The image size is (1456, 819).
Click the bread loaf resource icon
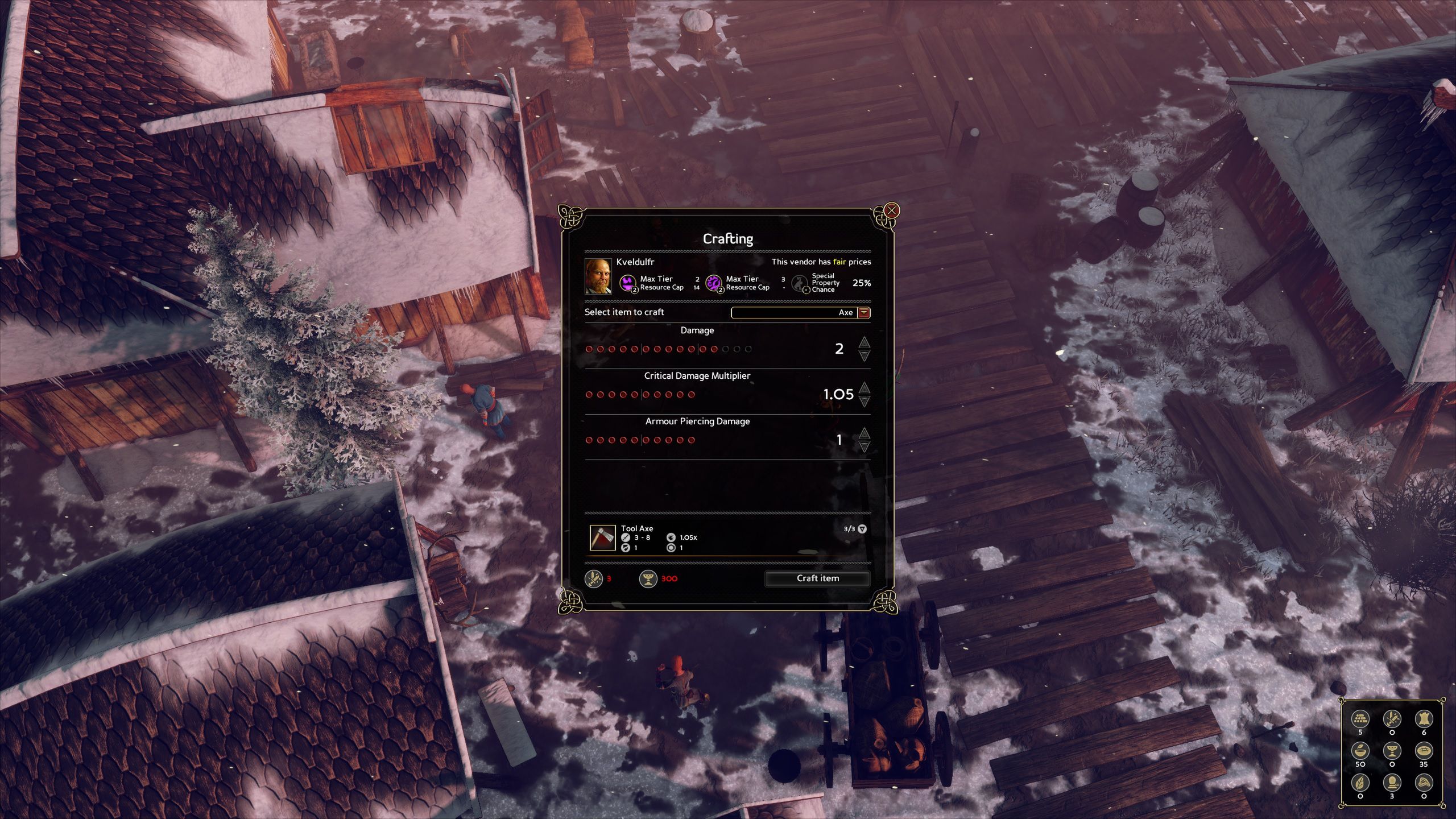[1424, 751]
